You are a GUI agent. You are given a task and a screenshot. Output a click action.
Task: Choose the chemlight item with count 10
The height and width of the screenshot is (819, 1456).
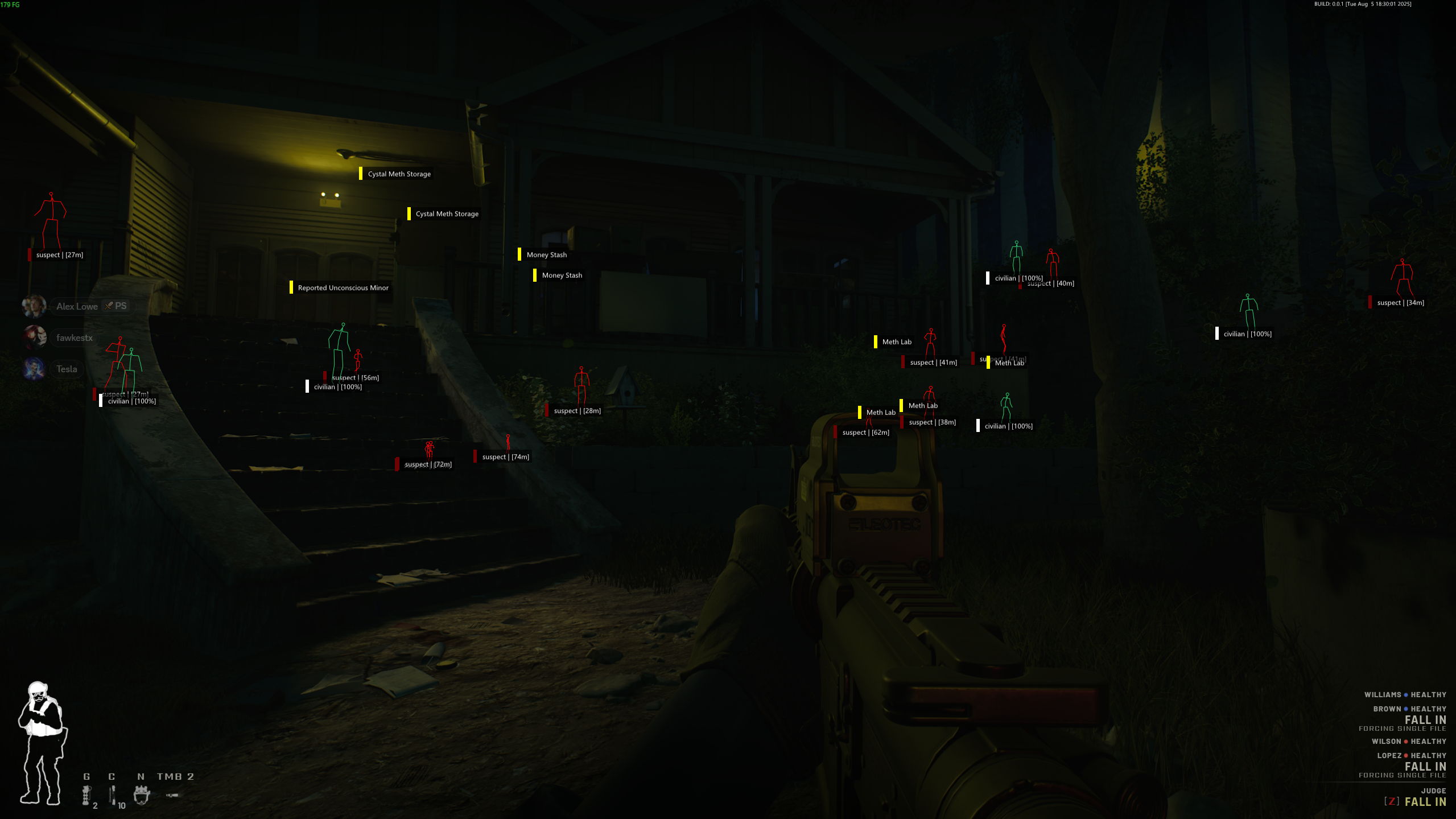pos(113,795)
